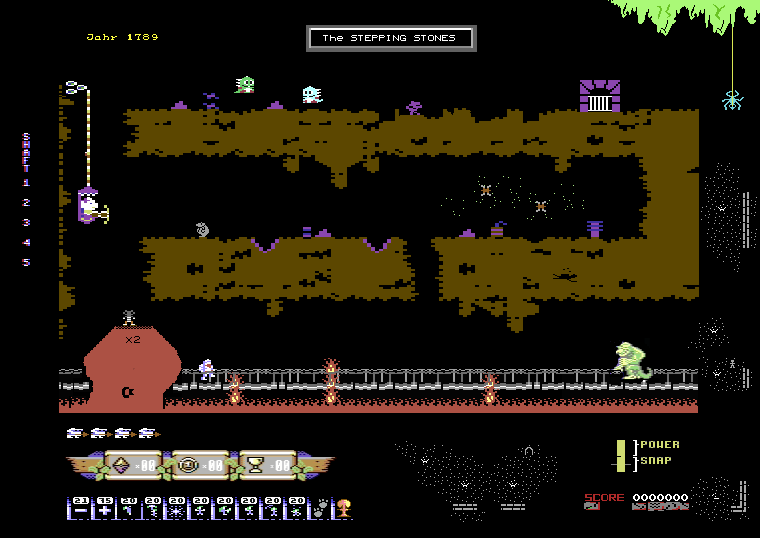
Task: Pick the digger skill icon
Action: 297,508
